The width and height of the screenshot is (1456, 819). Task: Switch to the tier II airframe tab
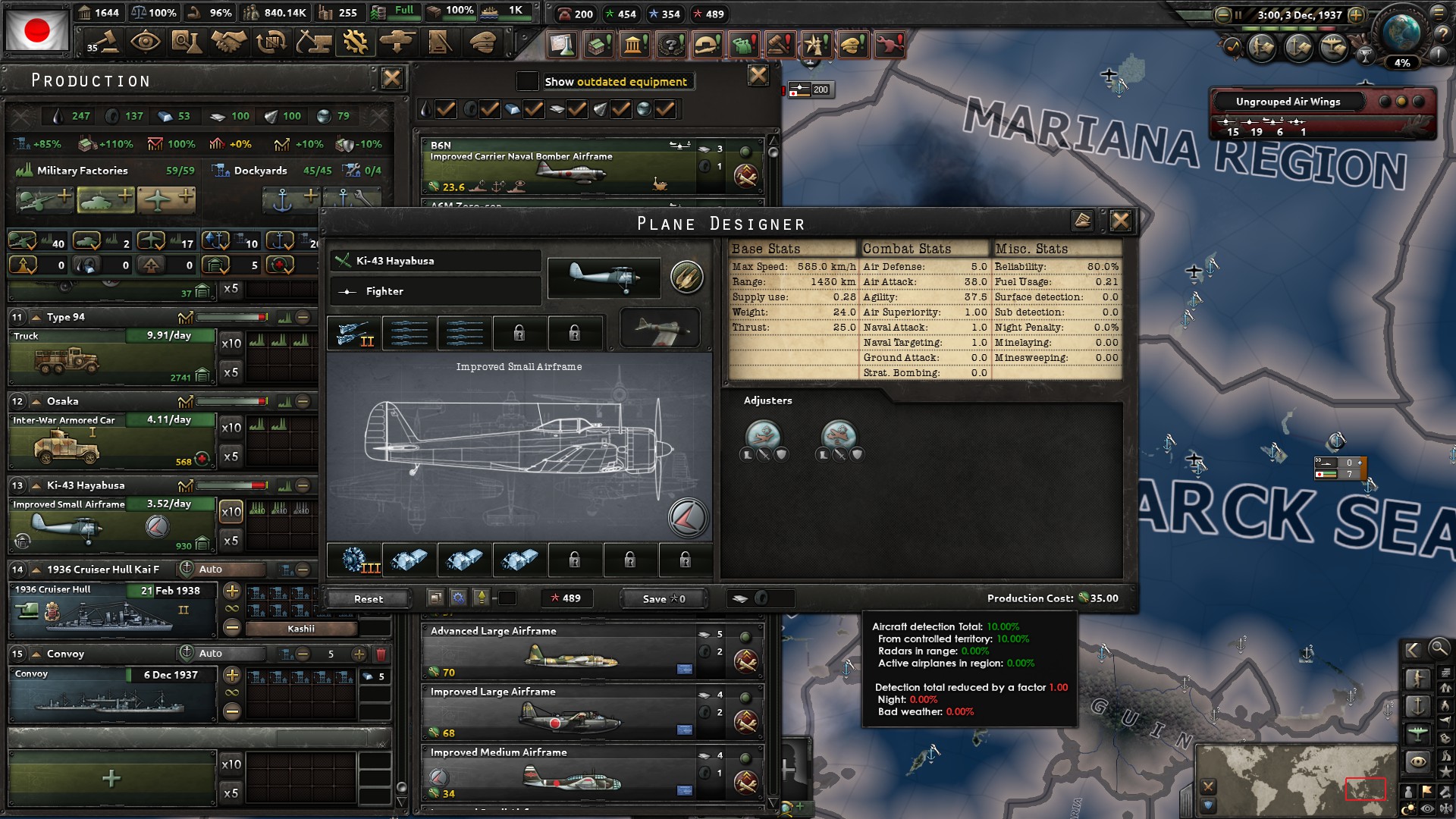(x=353, y=333)
